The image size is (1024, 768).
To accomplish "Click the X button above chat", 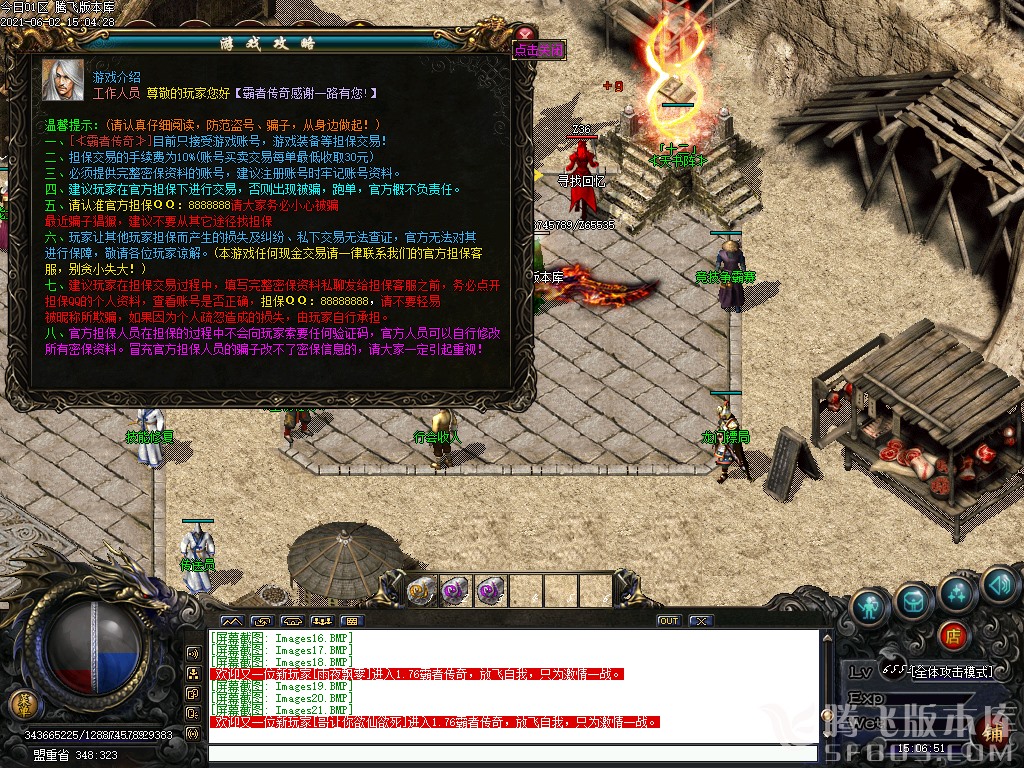I will (701, 621).
